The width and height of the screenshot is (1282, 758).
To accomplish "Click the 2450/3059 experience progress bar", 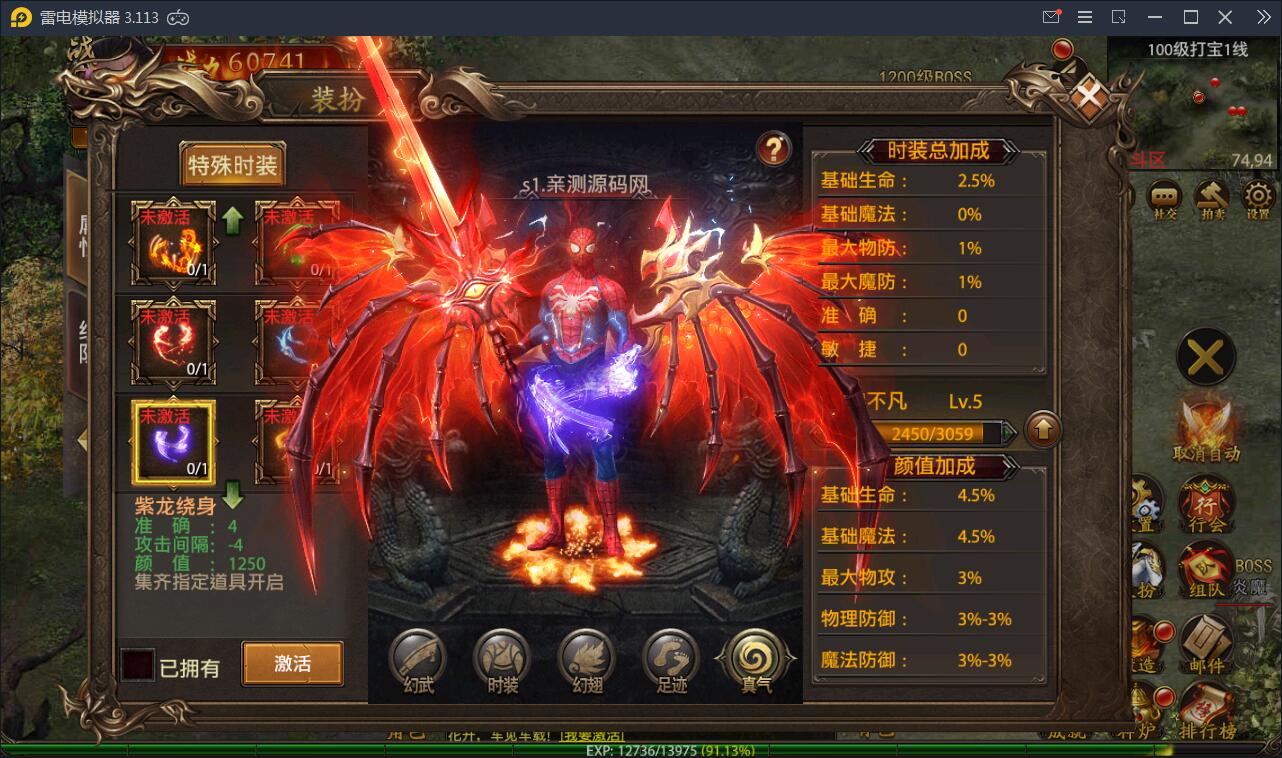I will tap(944, 433).
